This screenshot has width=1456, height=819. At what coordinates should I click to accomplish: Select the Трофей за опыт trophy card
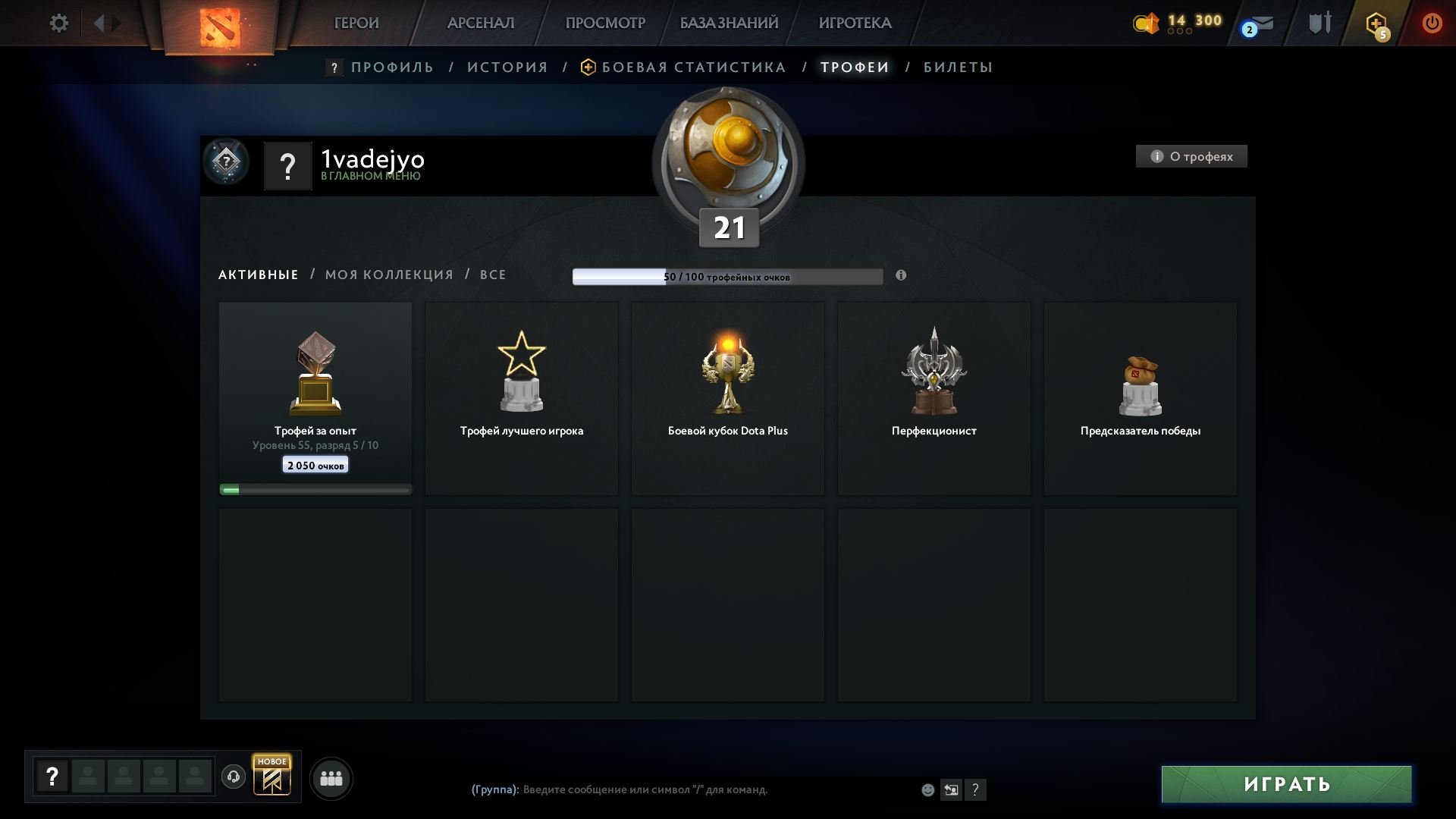(315, 394)
